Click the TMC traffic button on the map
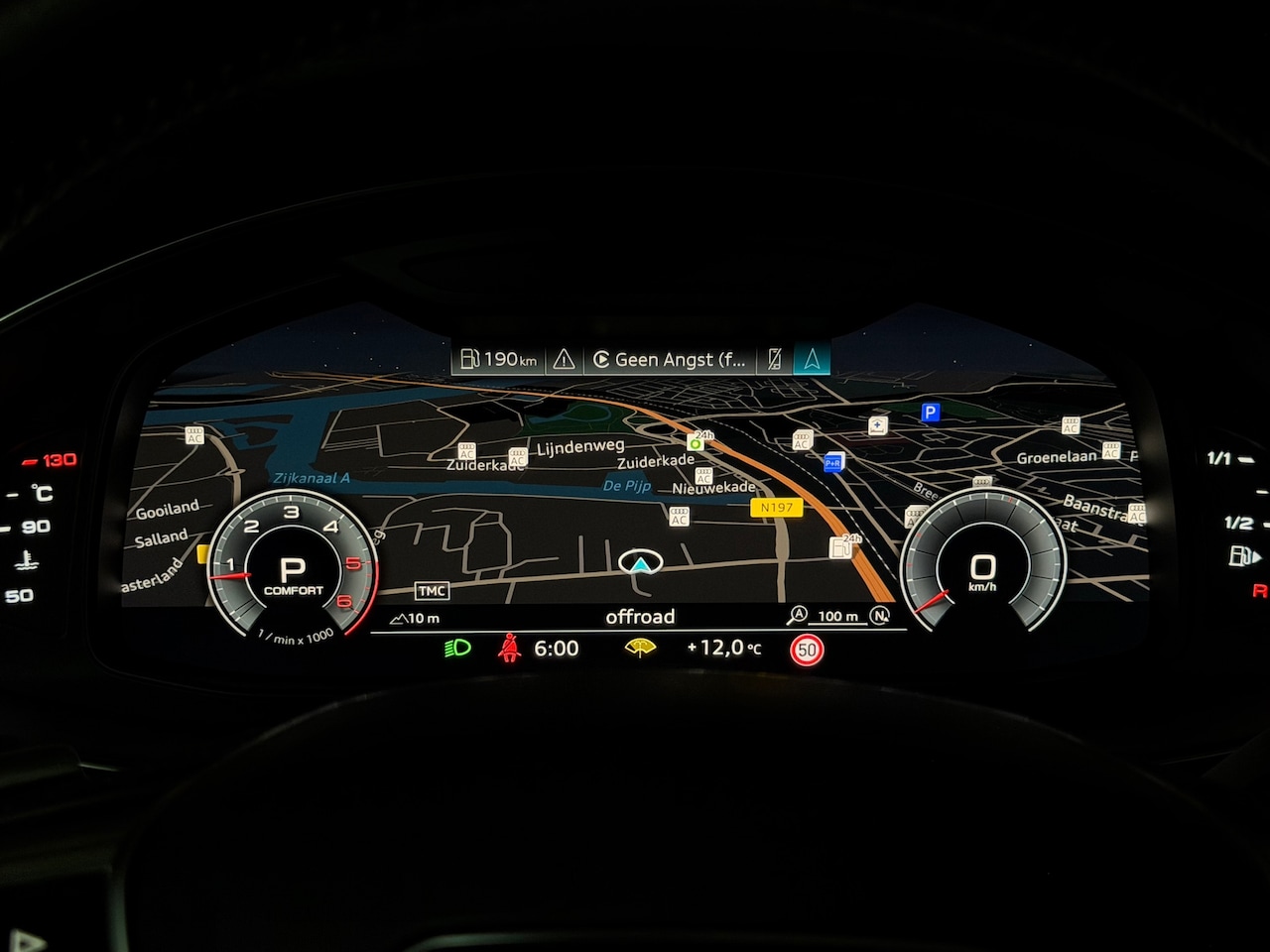 432,591
